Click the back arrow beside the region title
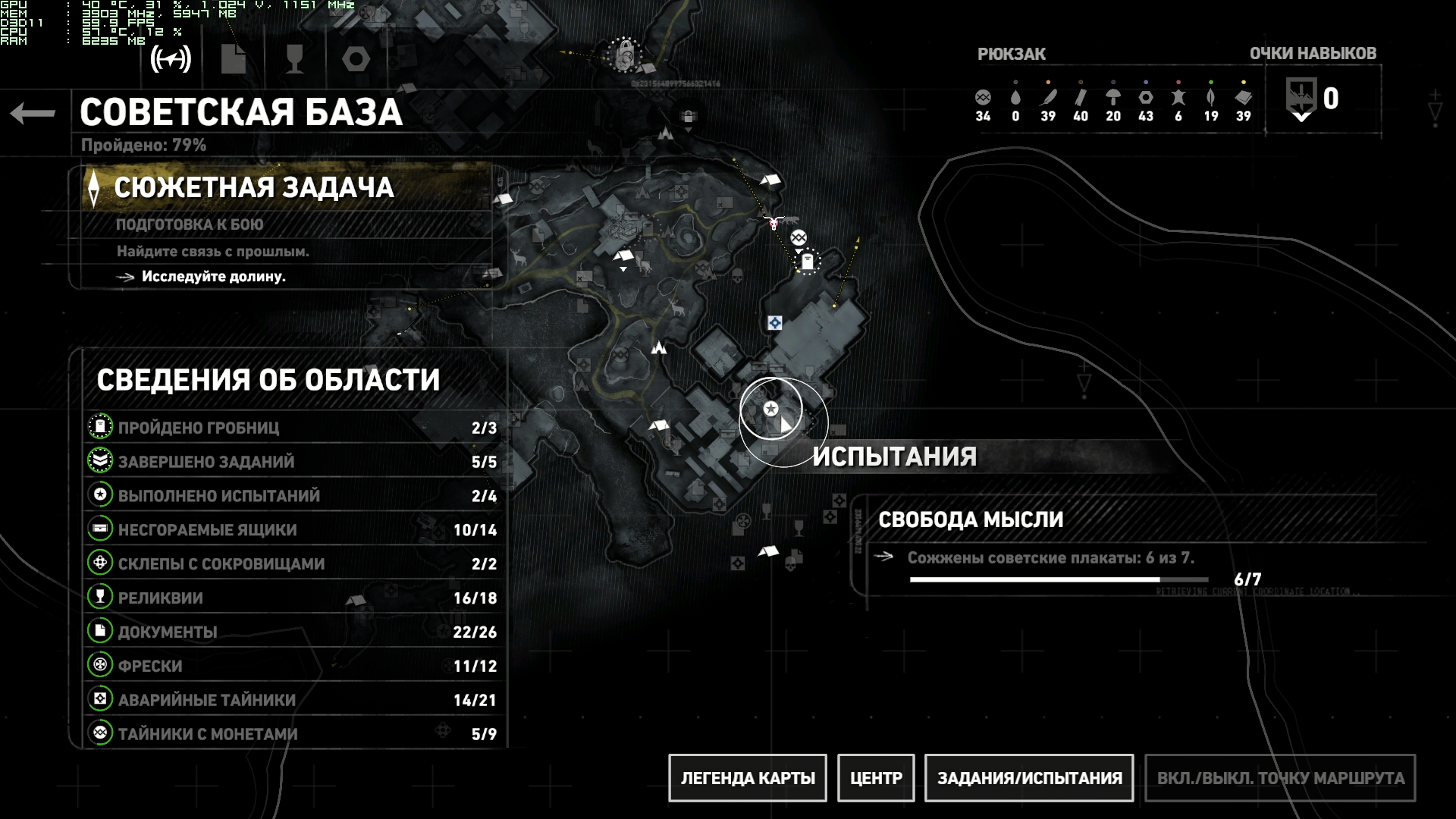Viewport: 1456px width, 819px height. 33,114
